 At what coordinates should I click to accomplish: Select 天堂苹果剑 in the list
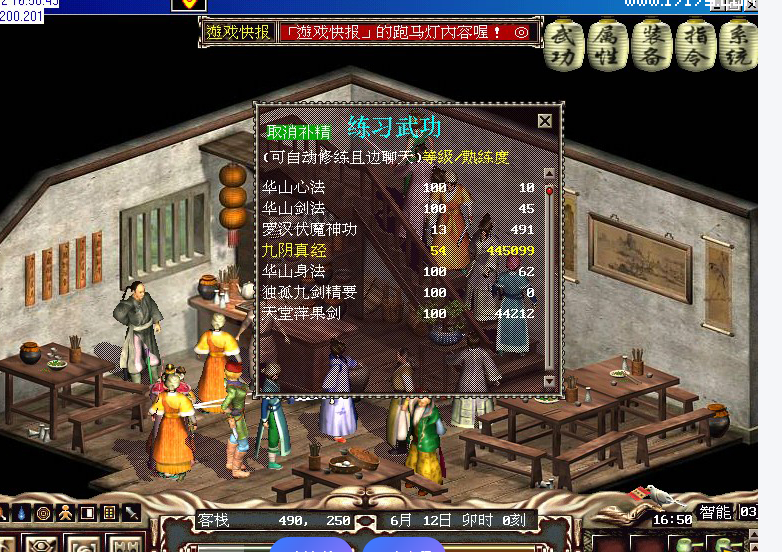[x=301, y=313]
